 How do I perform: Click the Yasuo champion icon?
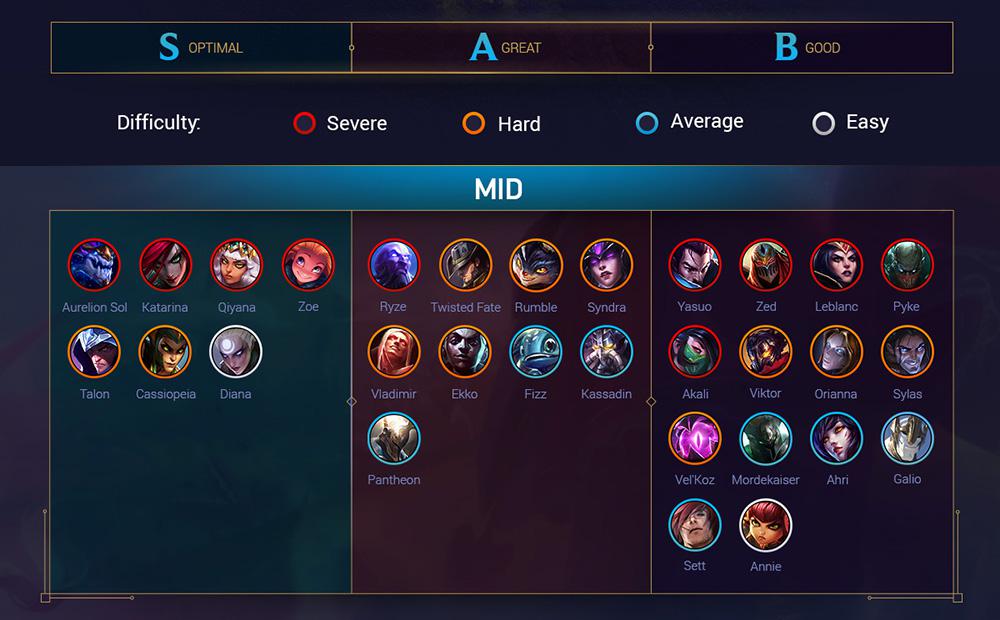click(694, 265)
